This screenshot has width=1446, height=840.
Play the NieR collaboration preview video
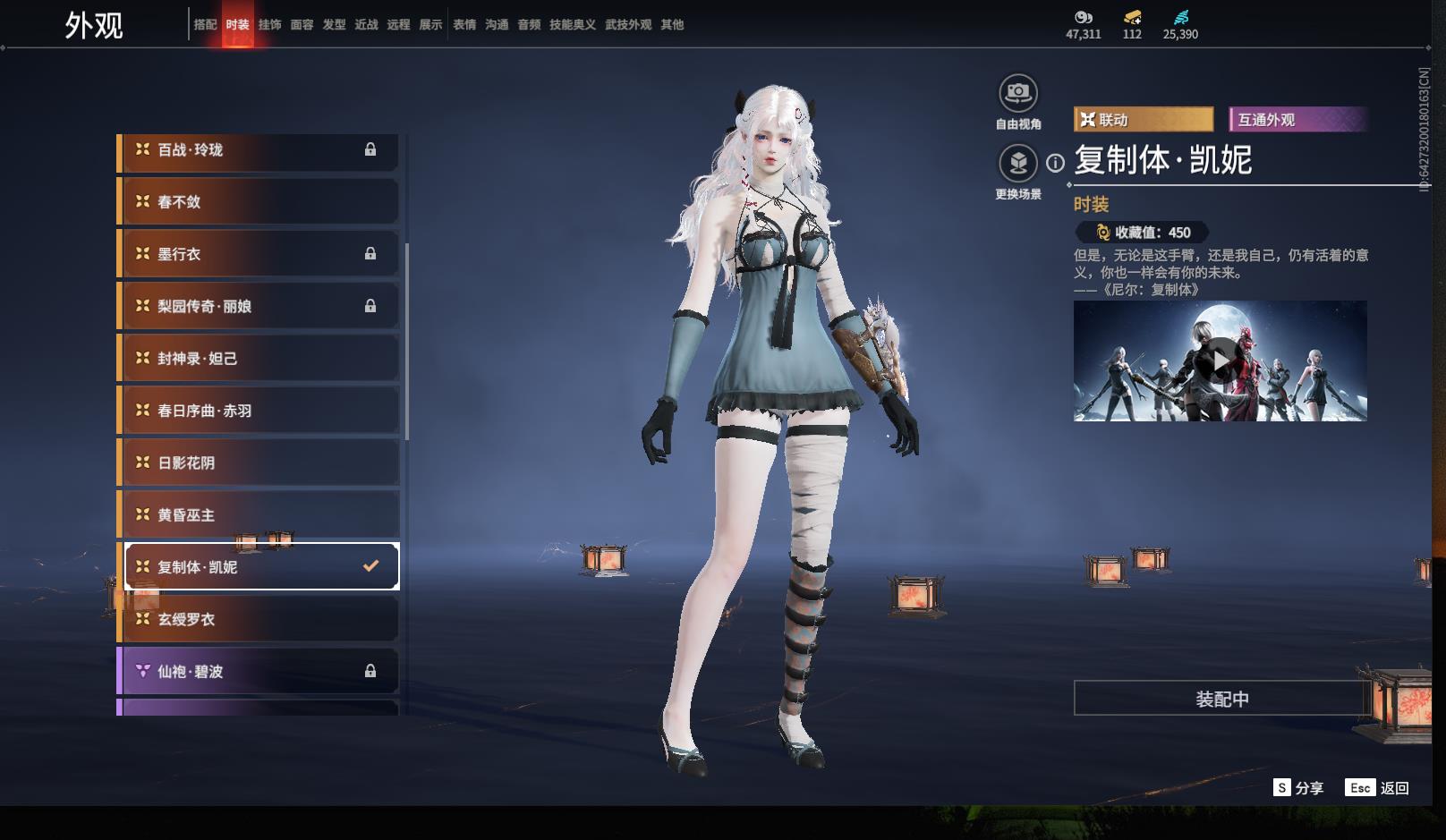(1221, 361)
